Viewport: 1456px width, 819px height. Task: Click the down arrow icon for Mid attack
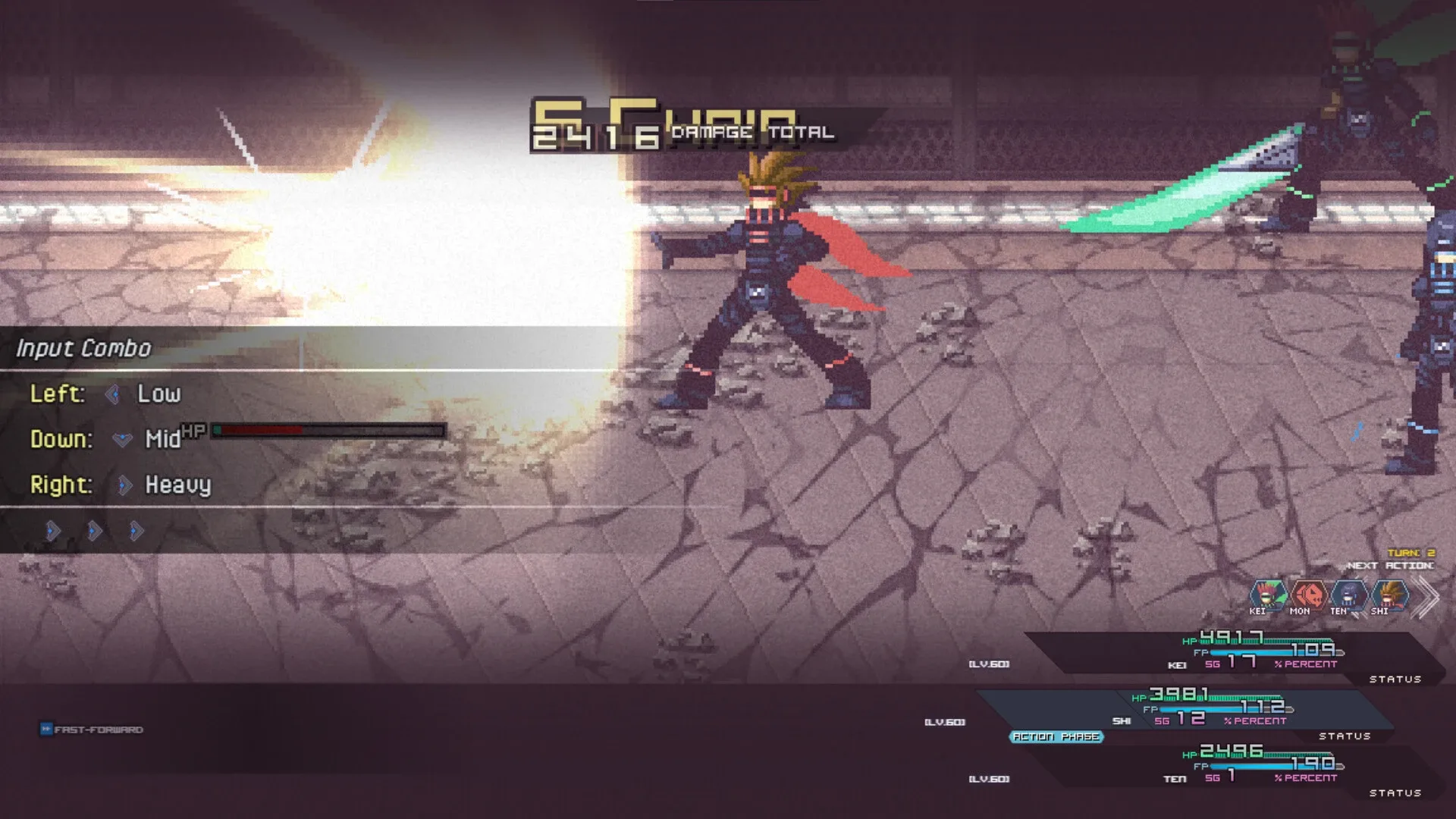coord(122,438)
